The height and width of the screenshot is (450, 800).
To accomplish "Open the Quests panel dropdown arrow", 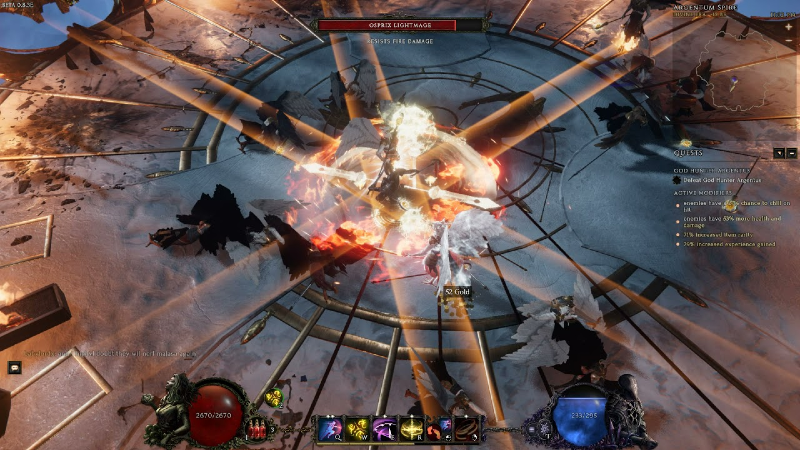I will pyautogui.click(x=779, y=153).
